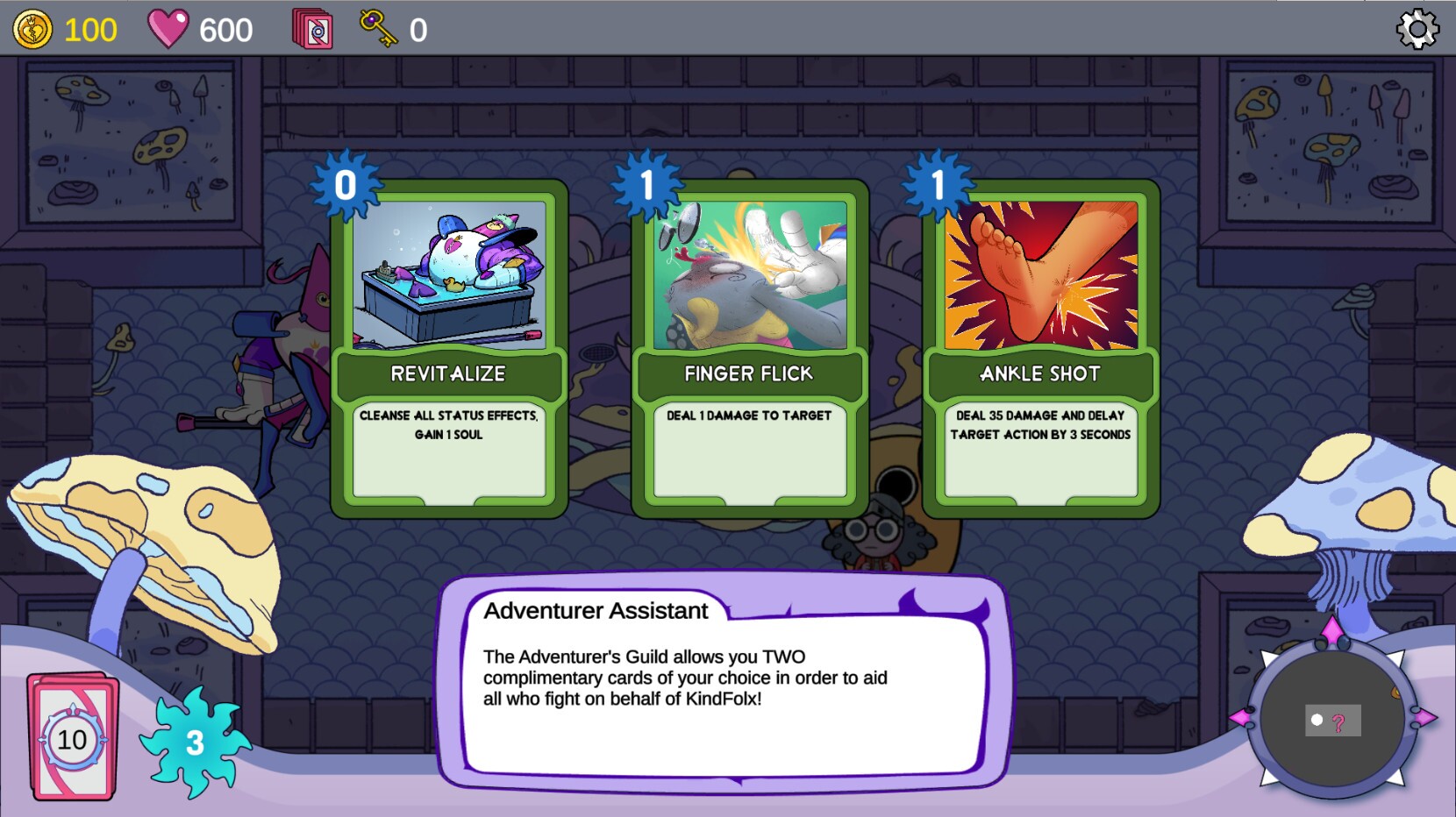Open the settings gear menu
The image size is (1456, 817).
[1418, 29]
